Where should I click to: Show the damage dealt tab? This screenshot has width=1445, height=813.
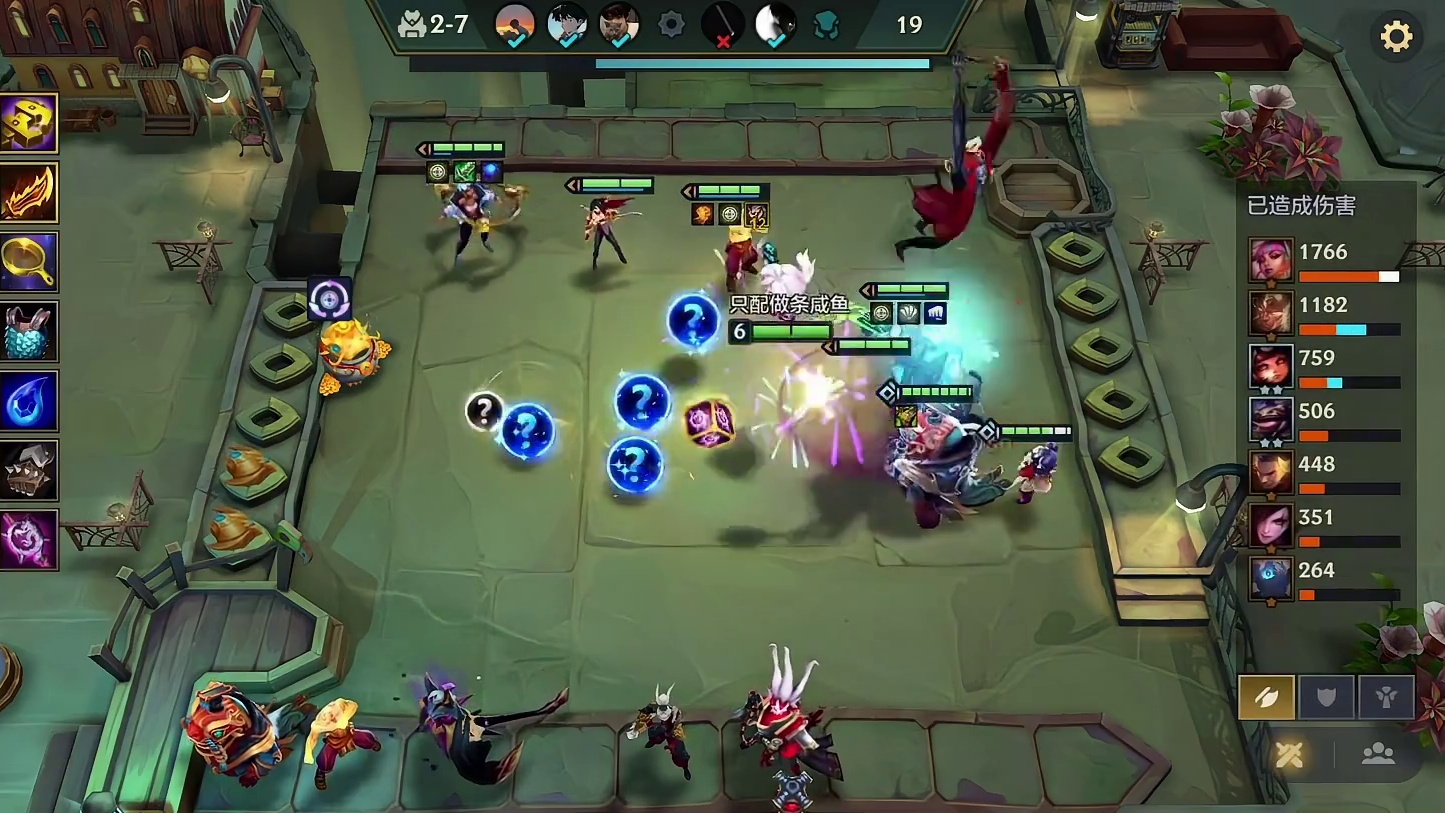point(1266,697)
